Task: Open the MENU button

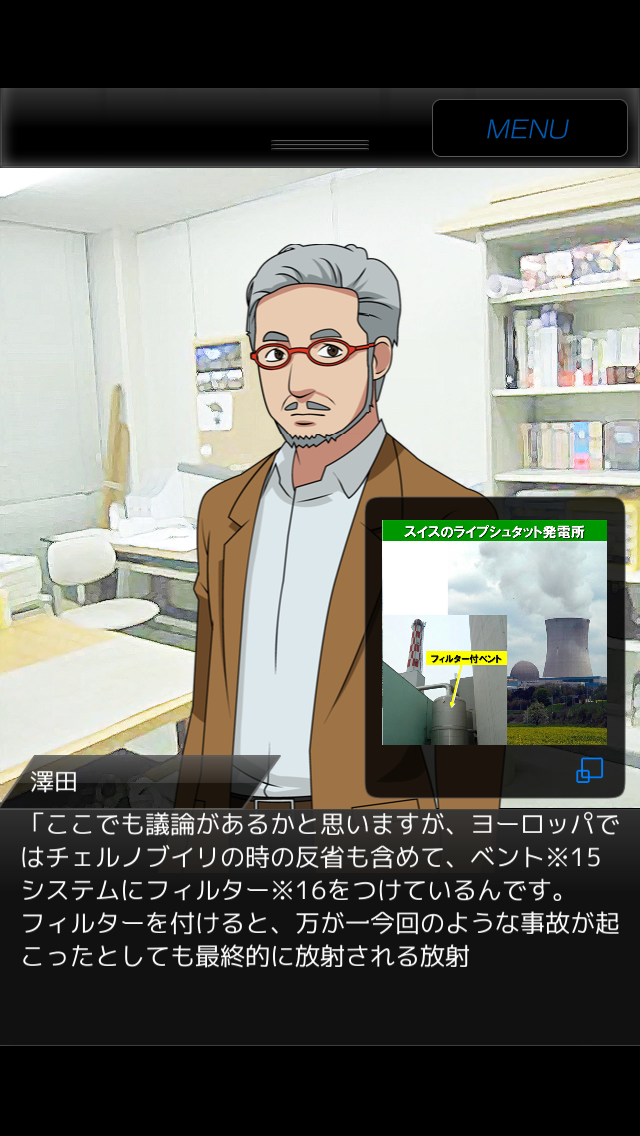Action: coord(529,128)
